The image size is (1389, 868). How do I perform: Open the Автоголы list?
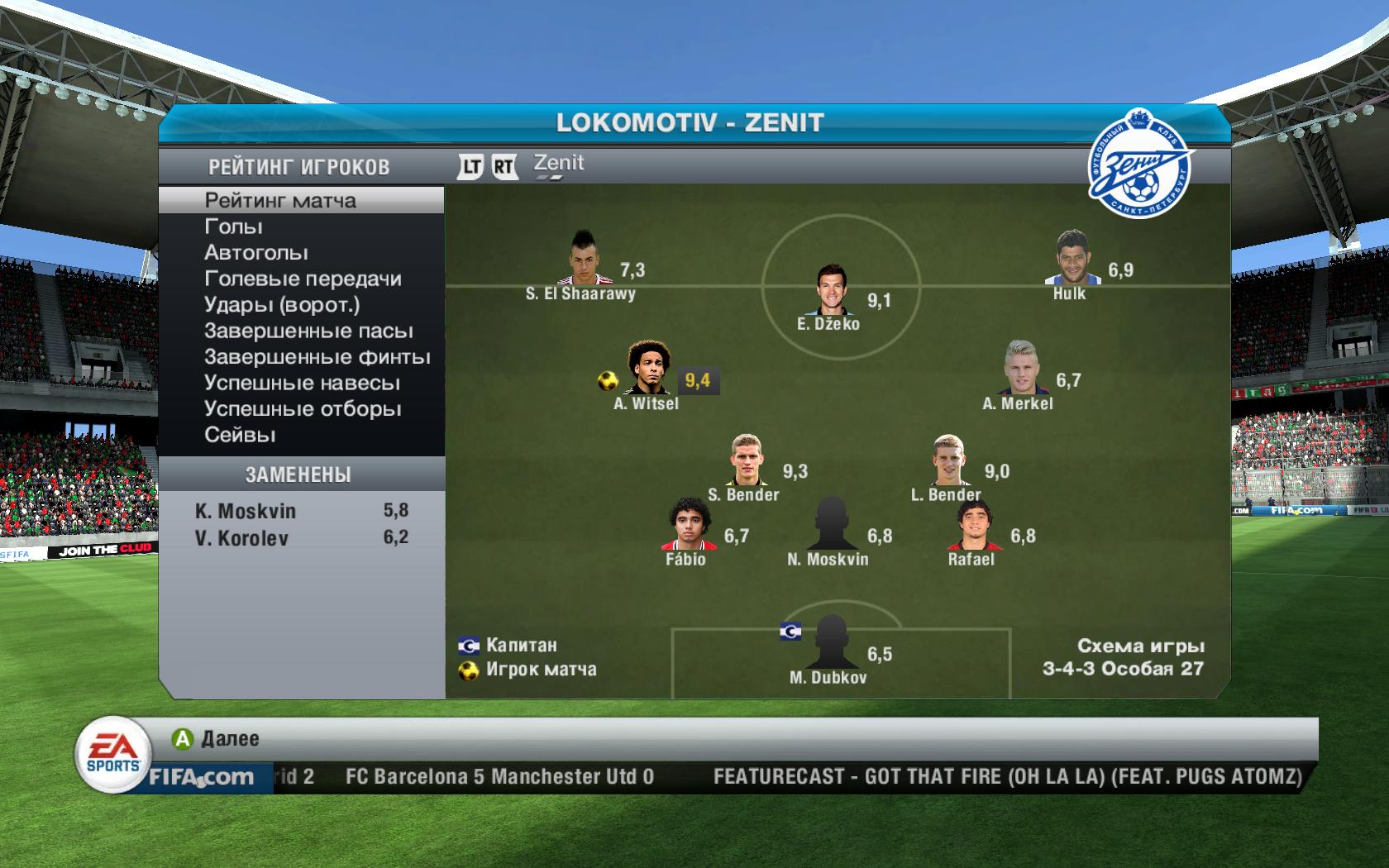tap(256, 253)
